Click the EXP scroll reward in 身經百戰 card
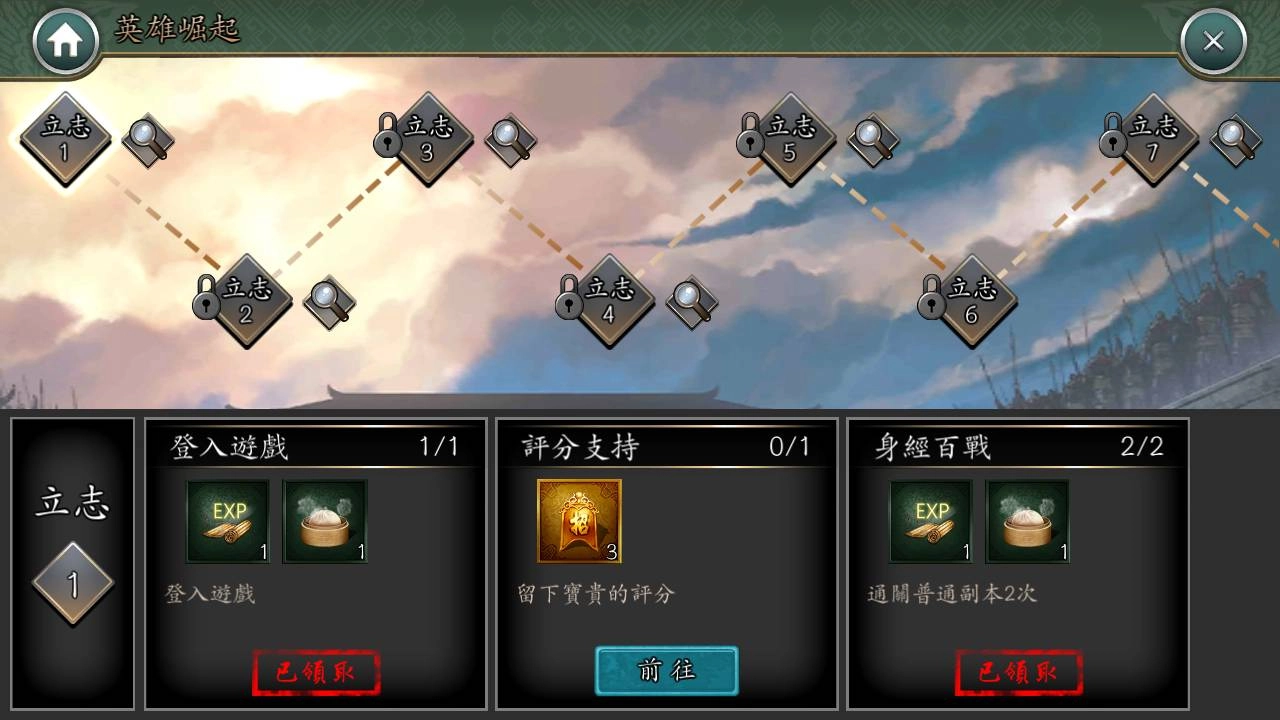 (x=929, y=520)
